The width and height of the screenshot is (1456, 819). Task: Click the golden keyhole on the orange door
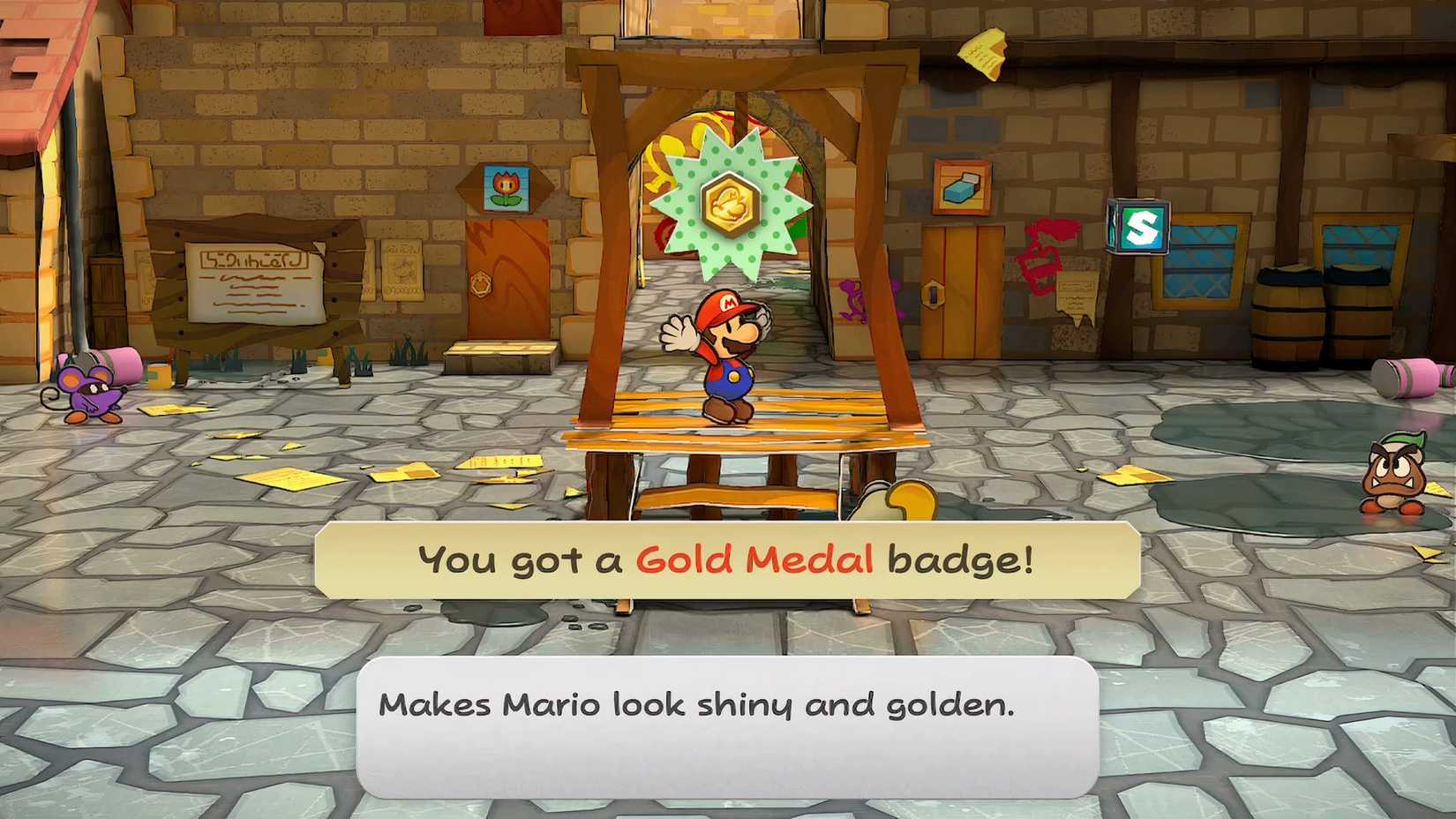(481, 284)
